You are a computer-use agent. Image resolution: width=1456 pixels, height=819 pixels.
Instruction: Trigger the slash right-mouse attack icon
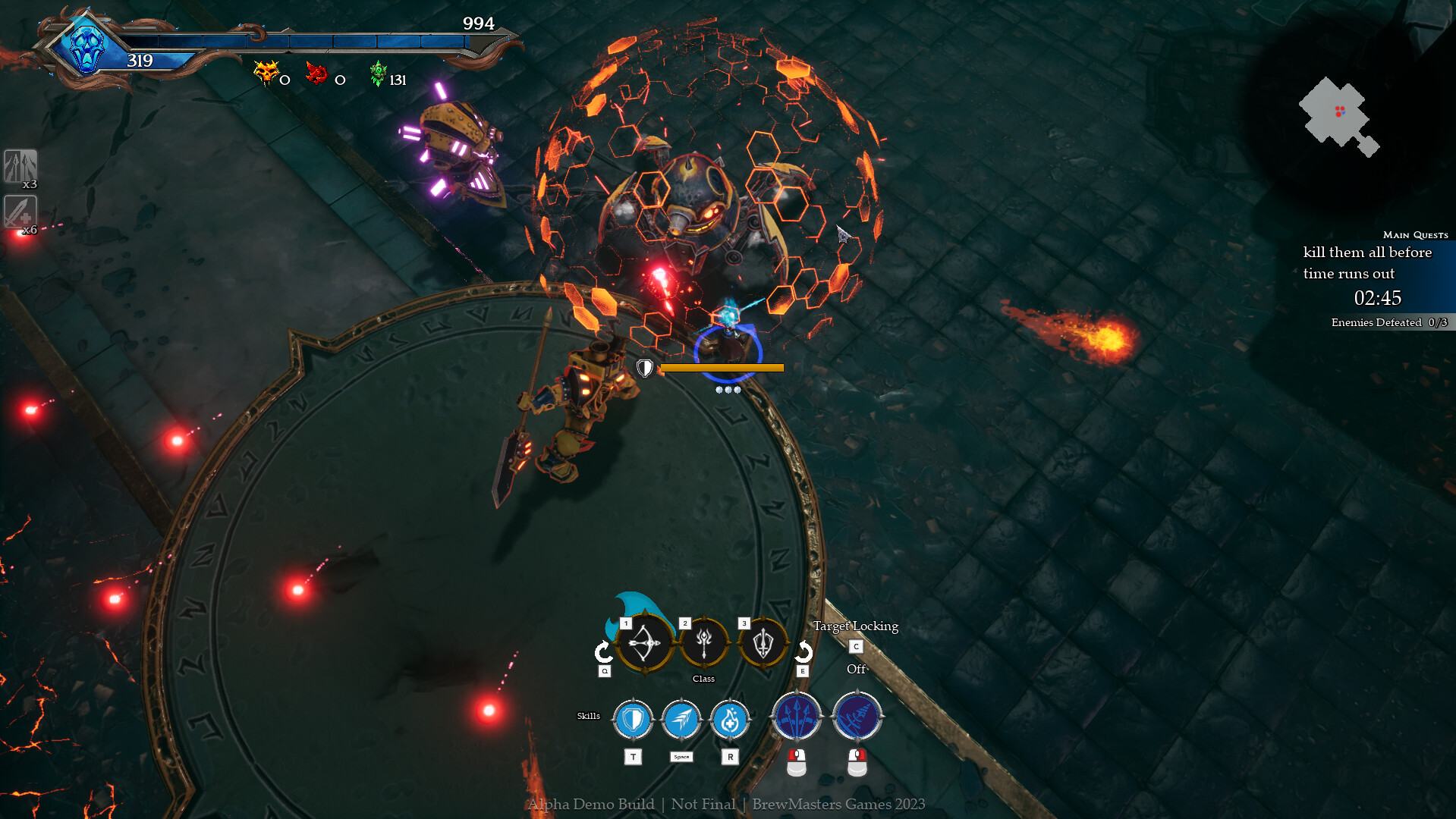click(x=857, y=715)
